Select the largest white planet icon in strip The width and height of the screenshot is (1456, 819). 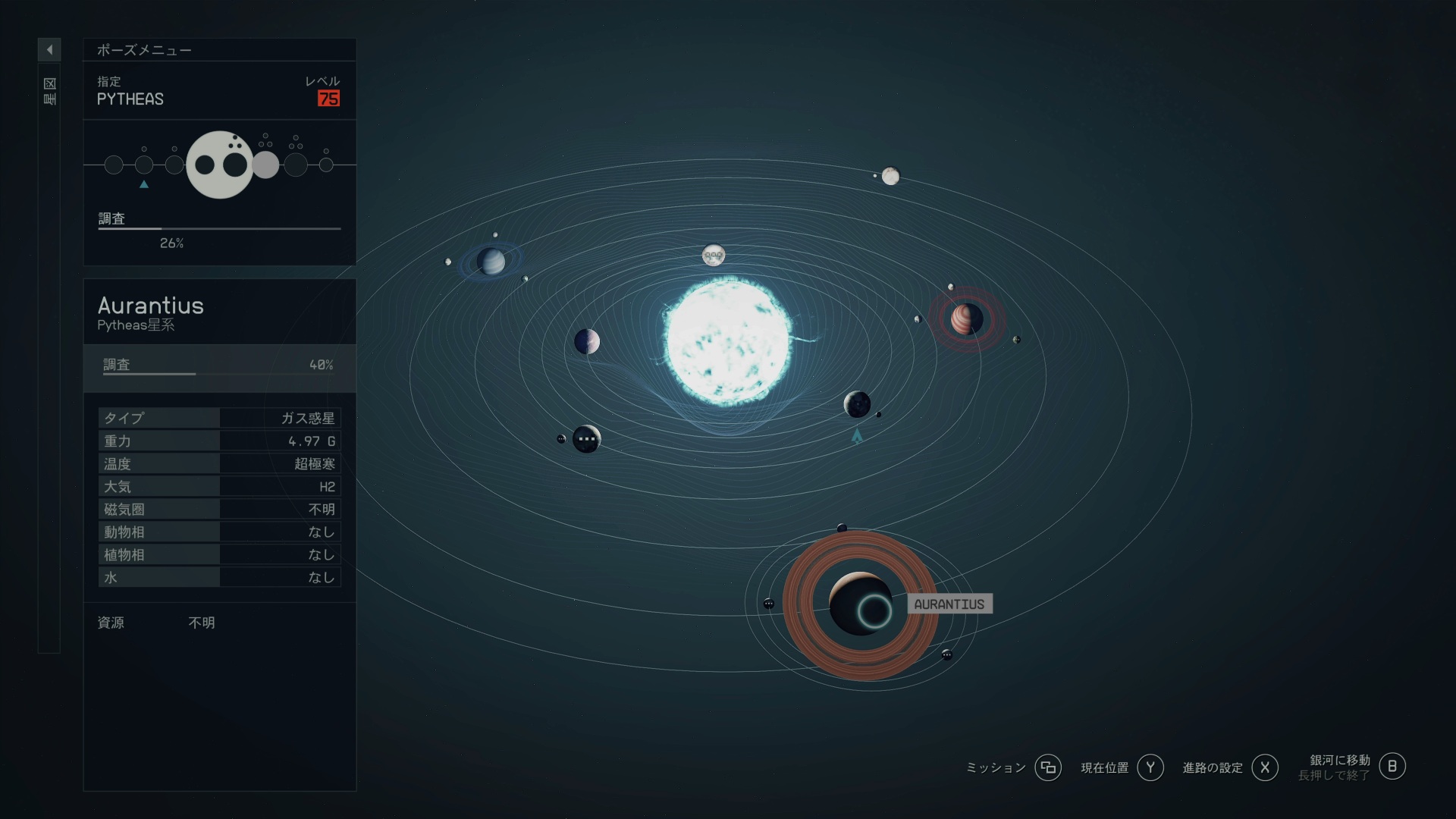220,165
